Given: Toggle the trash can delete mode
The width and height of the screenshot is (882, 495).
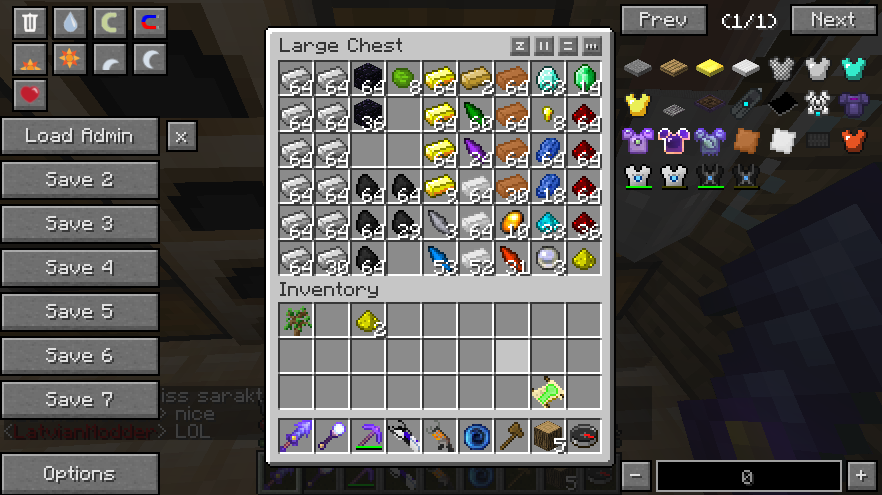Looking at the screenshot, I should 30,22.
